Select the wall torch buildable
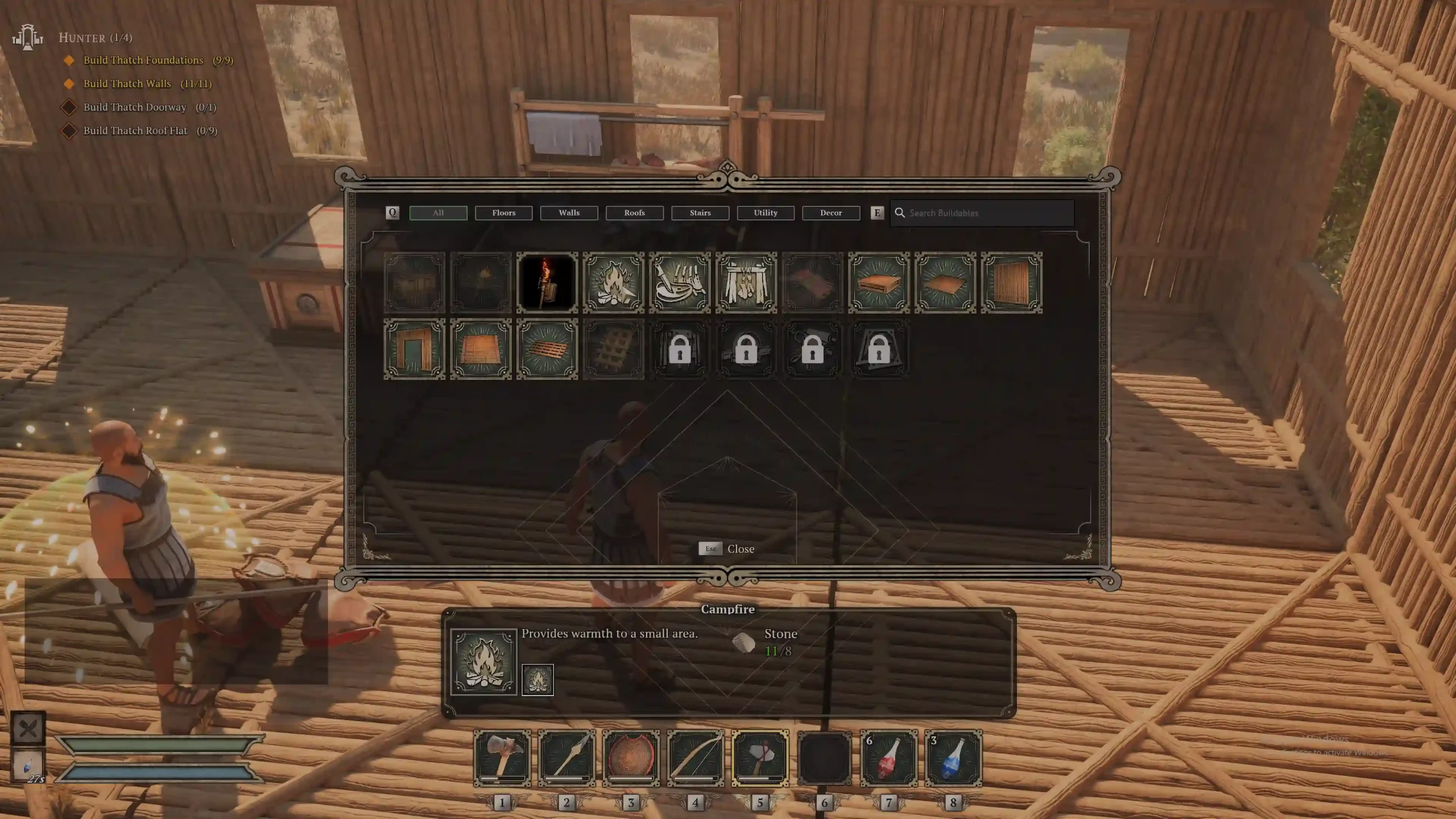The width and height of the screenshot is (1456, 819). point(547,283)
